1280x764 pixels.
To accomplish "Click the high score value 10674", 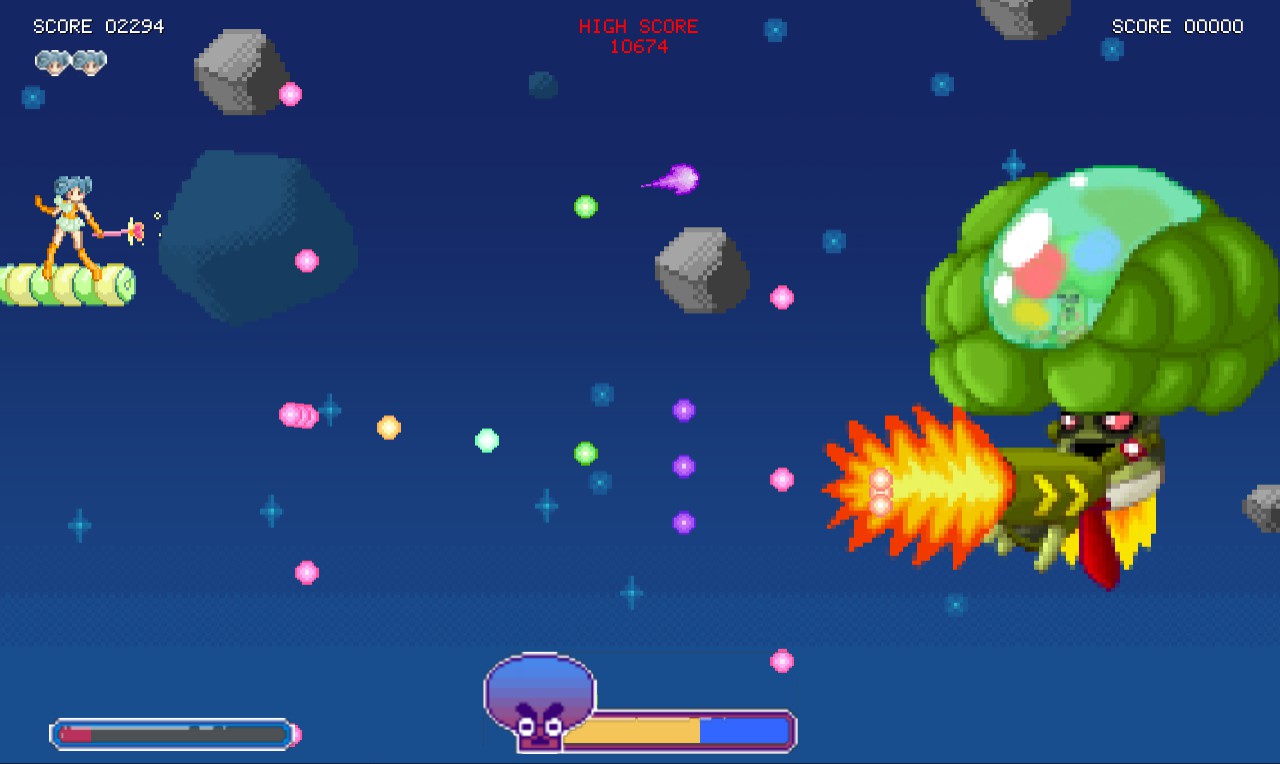I will click(x=640, y=46).
